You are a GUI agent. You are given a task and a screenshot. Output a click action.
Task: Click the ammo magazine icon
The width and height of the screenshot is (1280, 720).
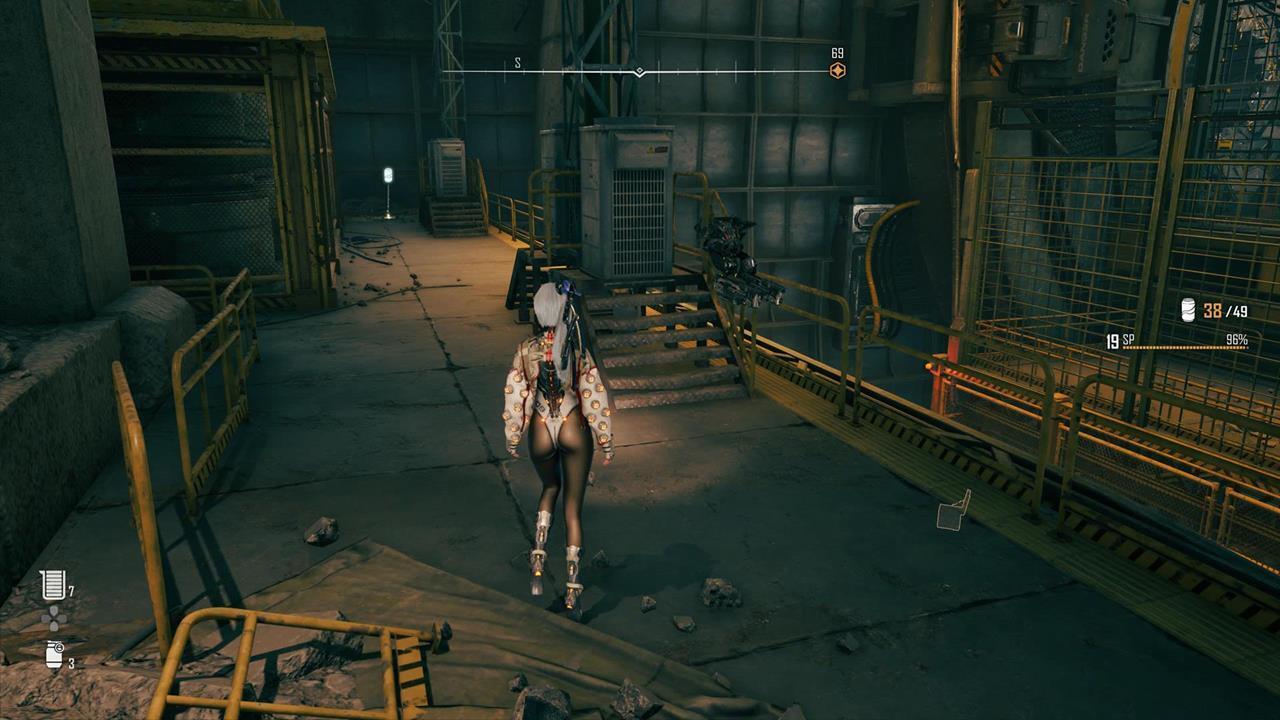(1189, 310)
